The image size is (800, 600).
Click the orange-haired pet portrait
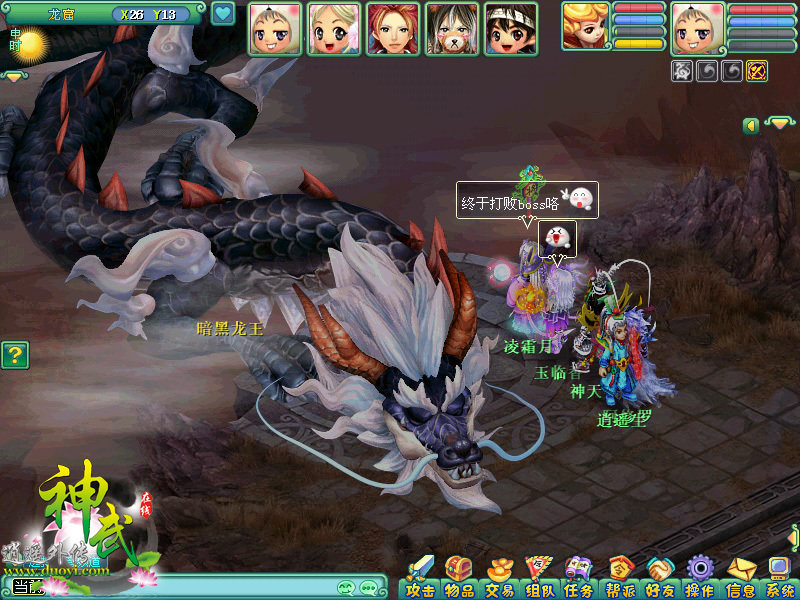pyautogui.click(x=585, y=27)
